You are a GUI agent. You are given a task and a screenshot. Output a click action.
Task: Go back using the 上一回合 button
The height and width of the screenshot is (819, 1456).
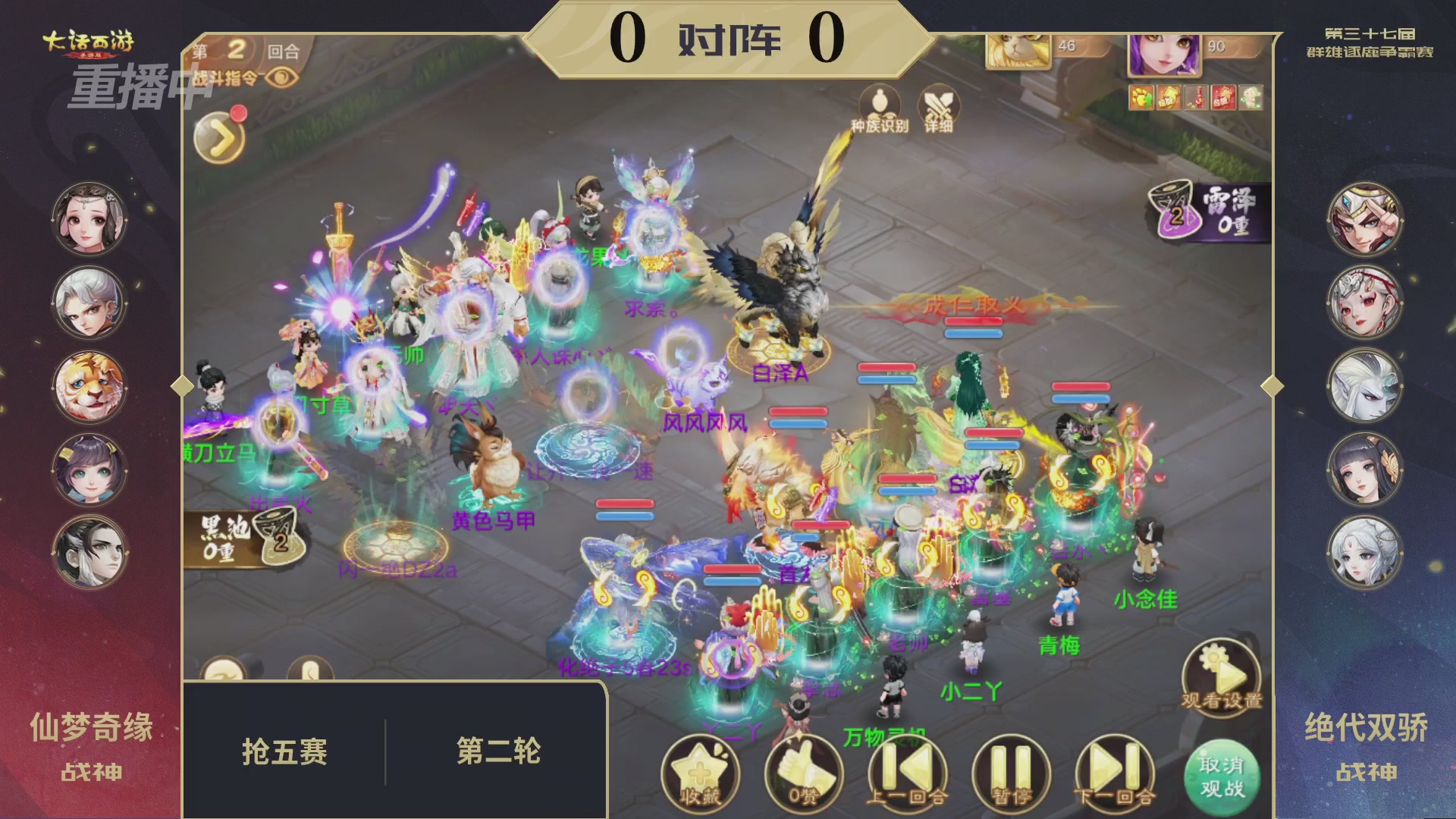[x=907, y=770]
